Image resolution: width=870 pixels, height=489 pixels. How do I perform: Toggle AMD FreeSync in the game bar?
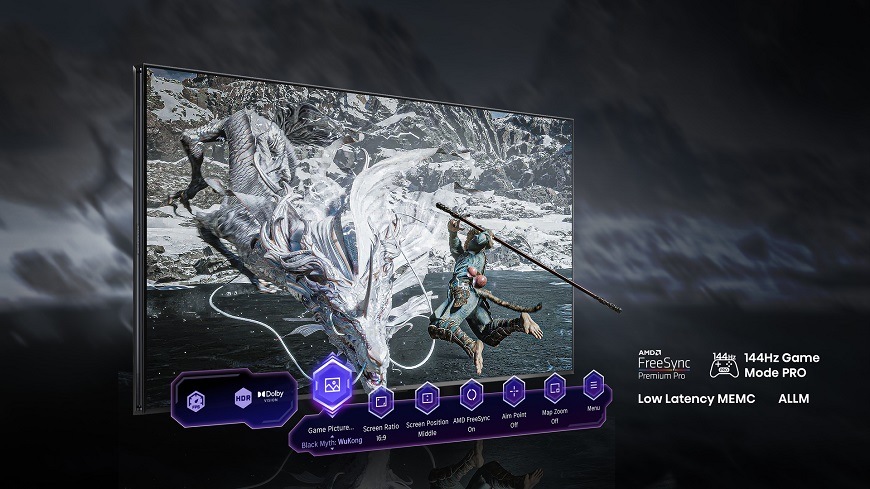[472, 395]
